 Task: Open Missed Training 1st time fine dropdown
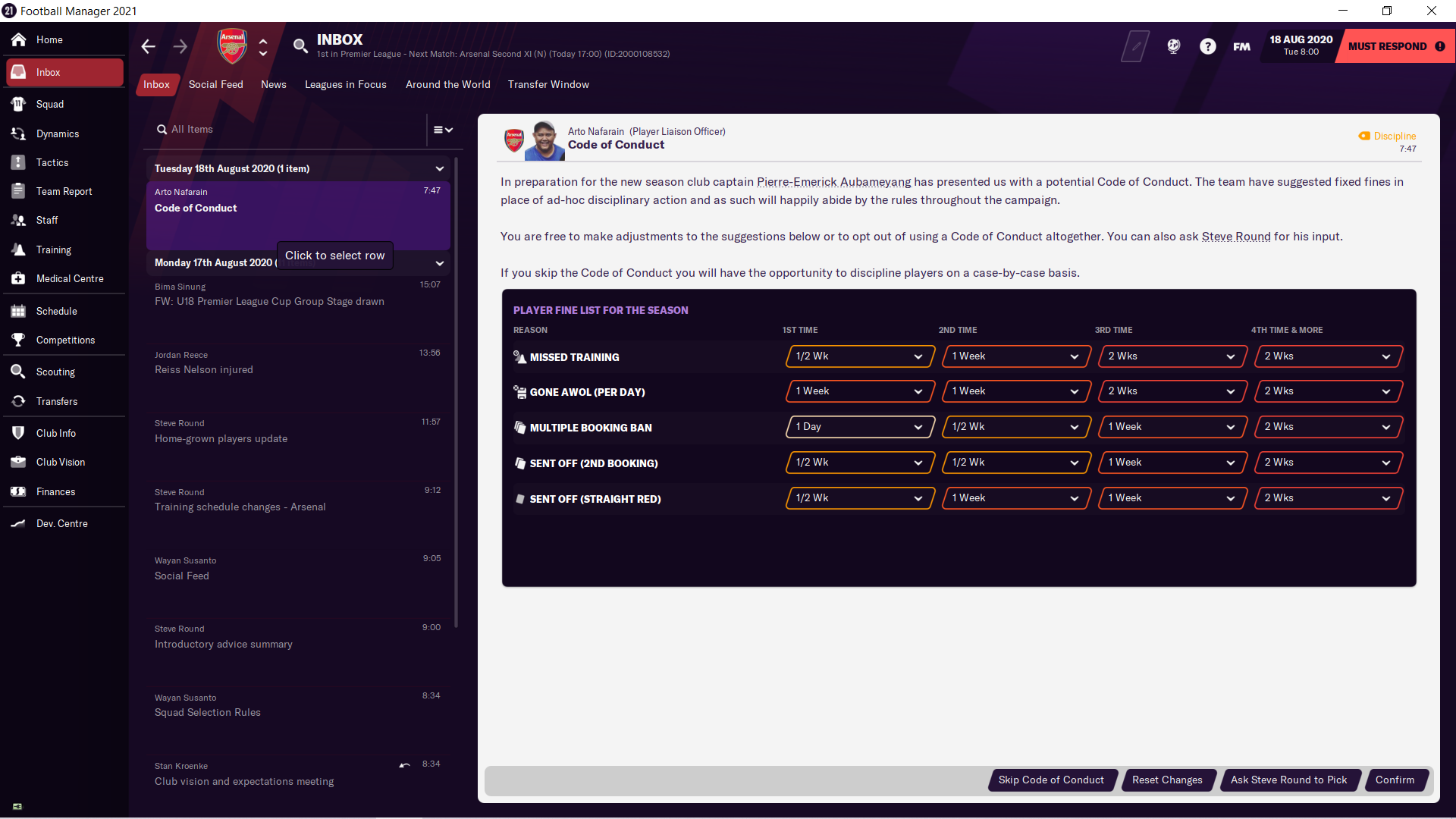click(859, 356)
